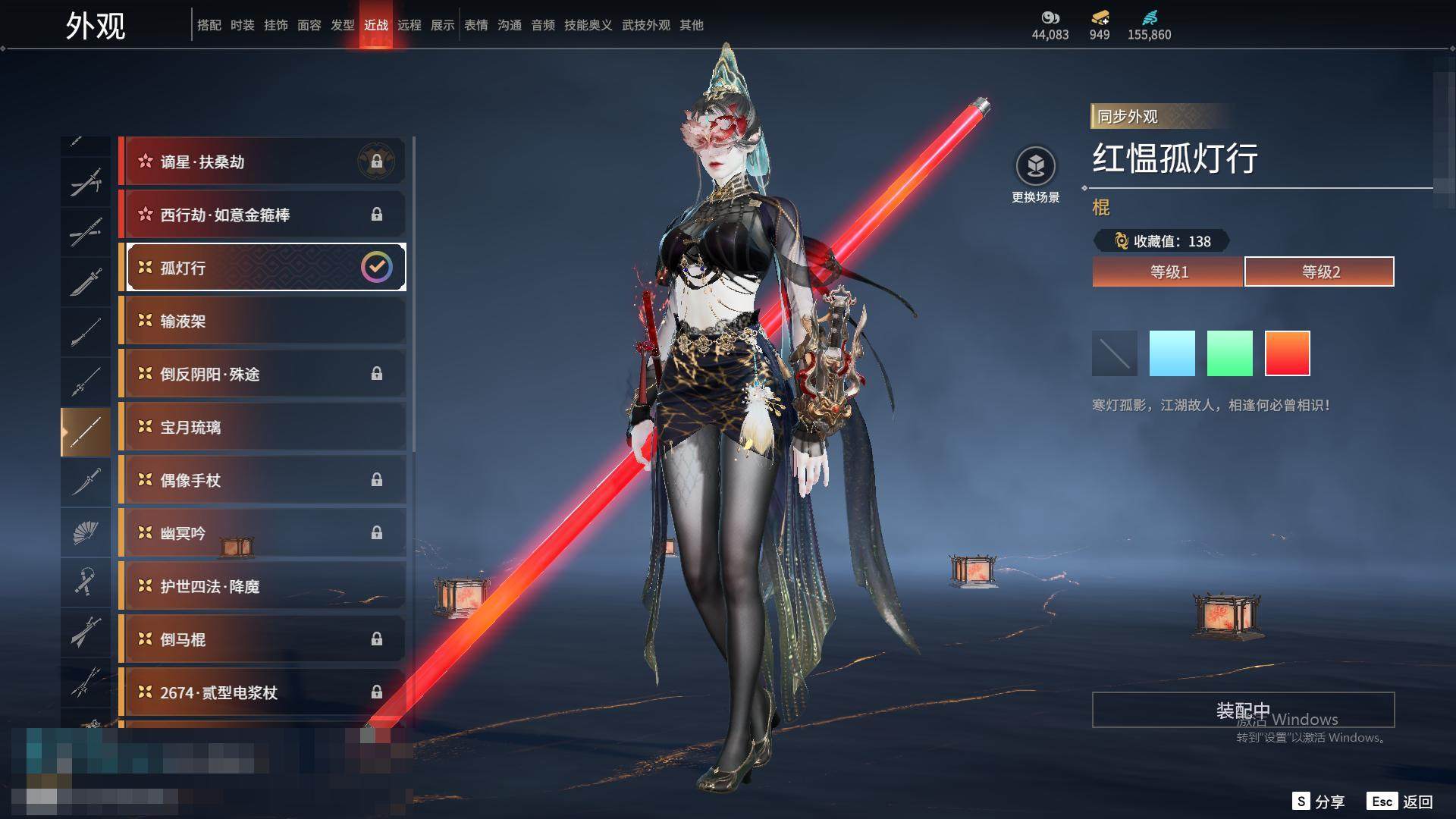Select the locked 西行劫·如意金箍棒 entry
This screenshot has width=1456, height=819.
point(262,215)
